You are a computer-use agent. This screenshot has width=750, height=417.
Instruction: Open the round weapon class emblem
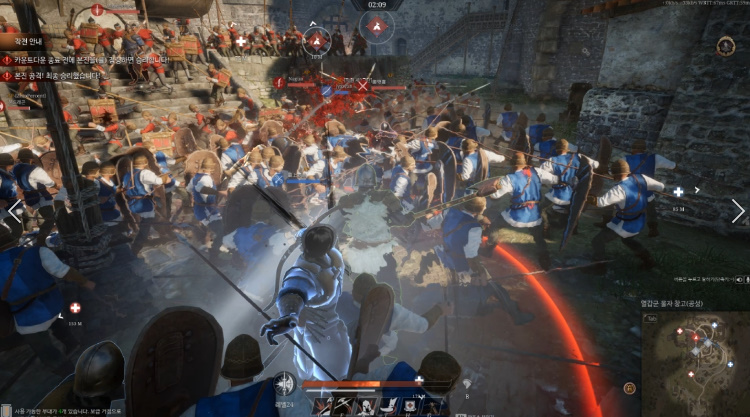pos(285,383)
